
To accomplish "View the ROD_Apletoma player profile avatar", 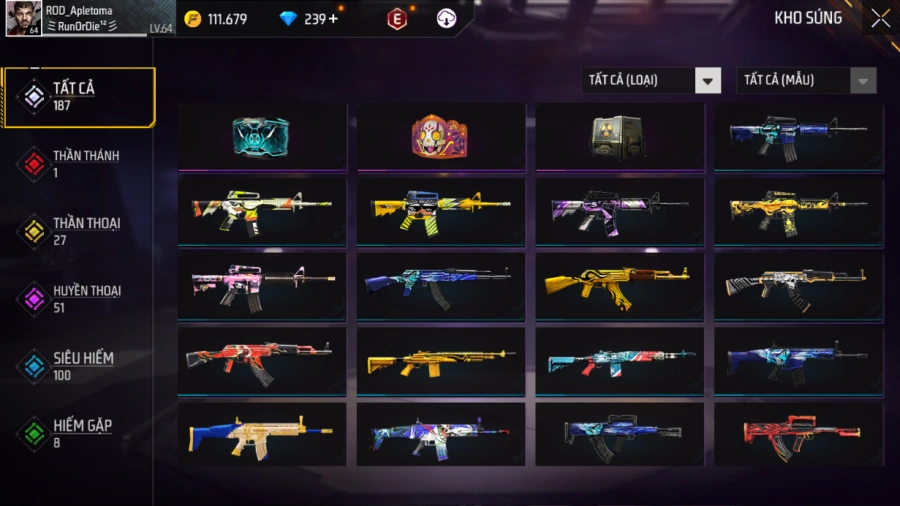I will pos(23,18).
